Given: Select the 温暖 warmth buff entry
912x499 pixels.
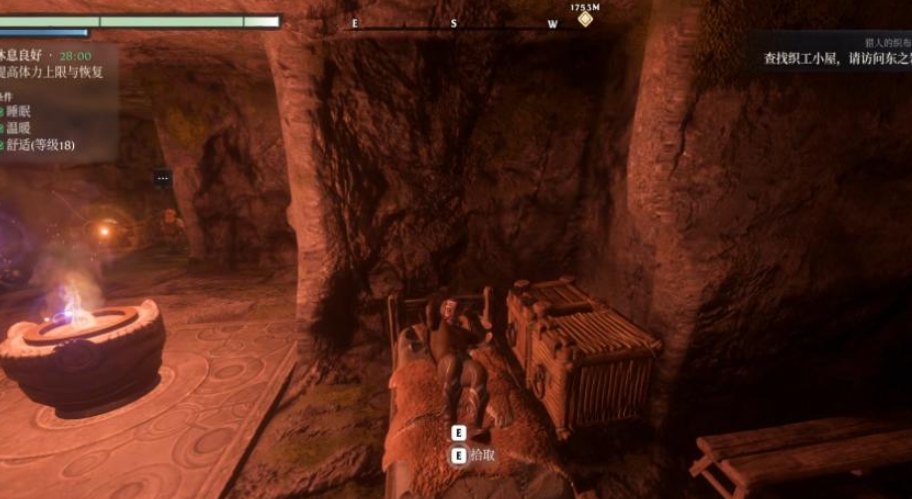Looking at the screenshot, I should pyautogui.click(x=18, y=129).
